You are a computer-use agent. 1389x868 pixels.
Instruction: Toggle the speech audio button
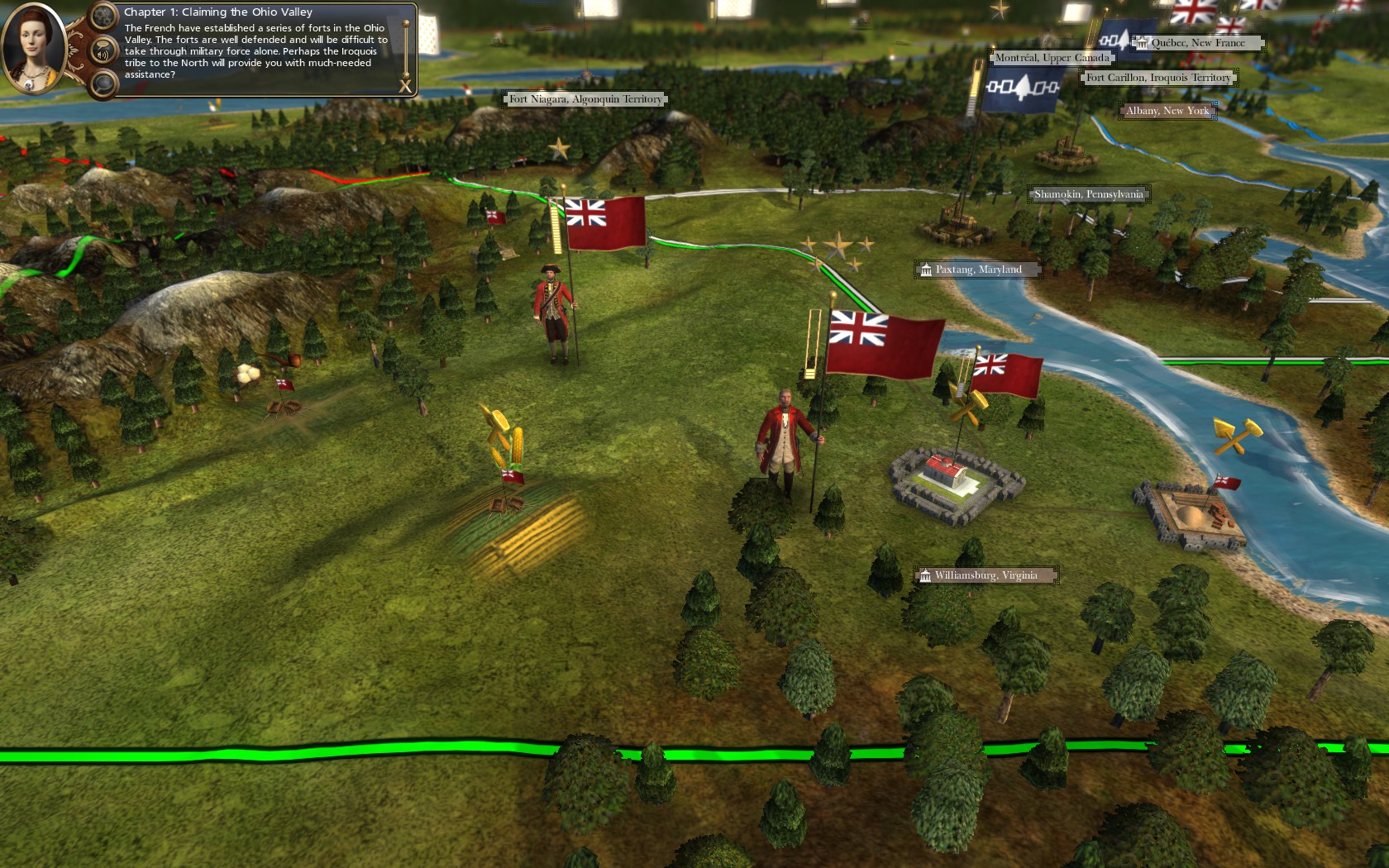[103, 51]
